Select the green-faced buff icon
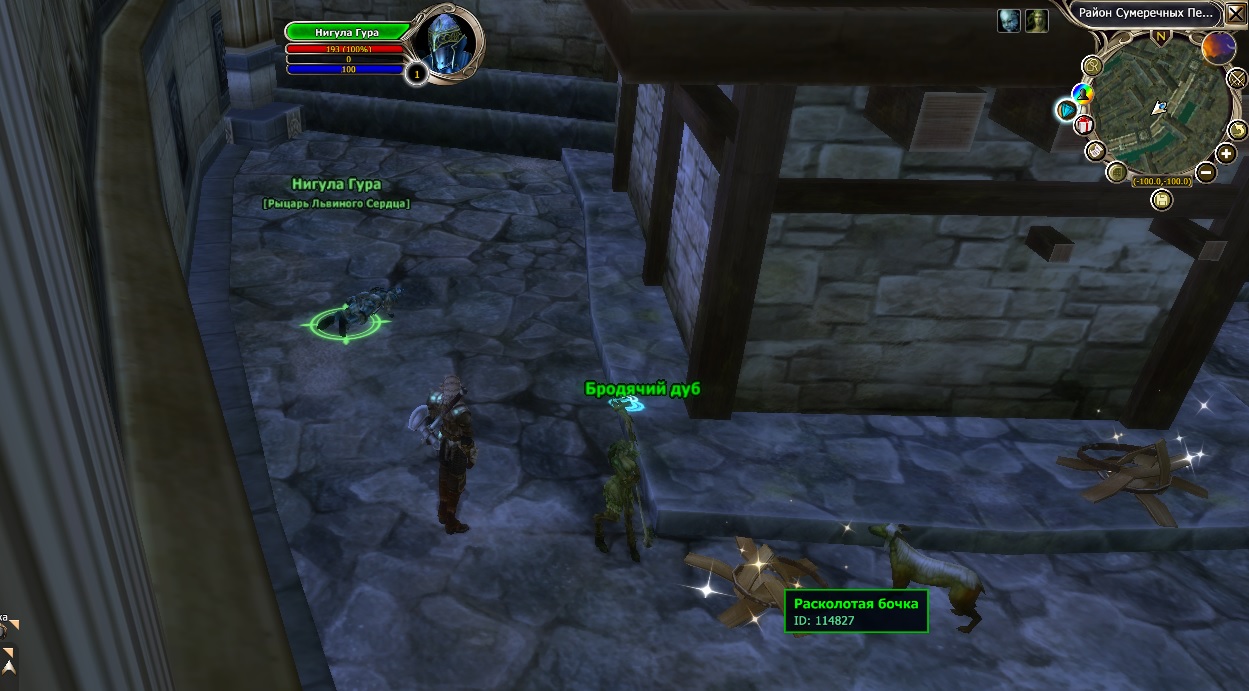The width and height of the screenshot is (1249, 691). tap(1036, 21)
